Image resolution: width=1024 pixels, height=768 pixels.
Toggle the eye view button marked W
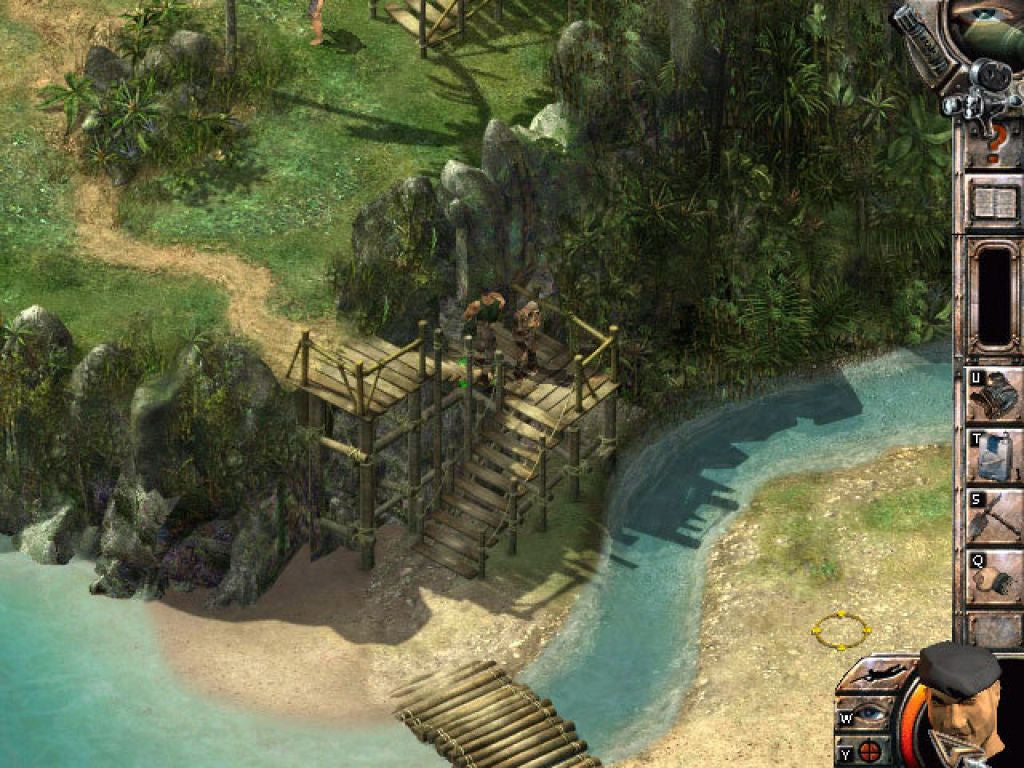(x=864, y=715)
